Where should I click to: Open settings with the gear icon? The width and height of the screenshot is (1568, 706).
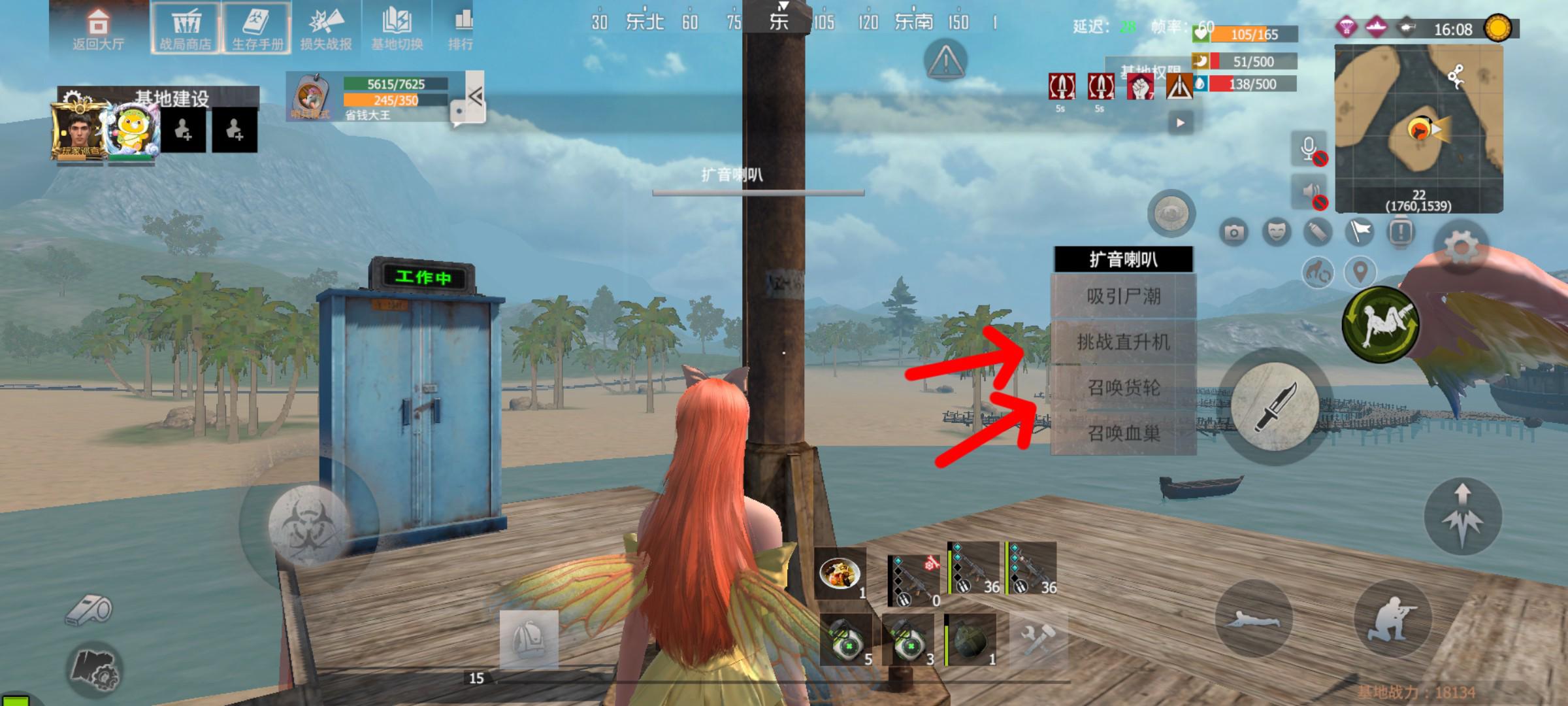pos(1462,248)
